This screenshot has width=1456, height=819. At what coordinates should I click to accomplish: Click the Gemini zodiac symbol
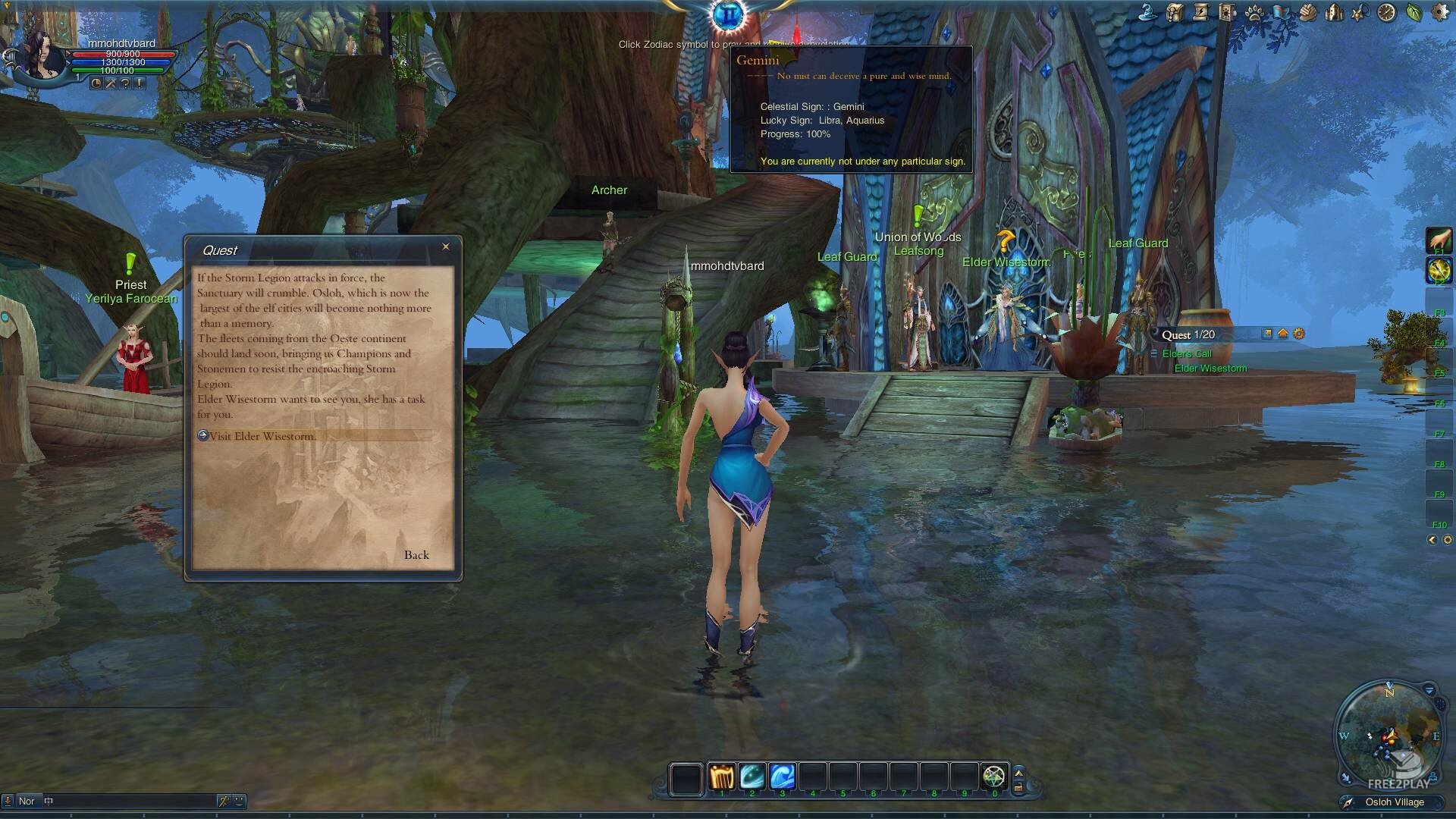pos(729,14)
